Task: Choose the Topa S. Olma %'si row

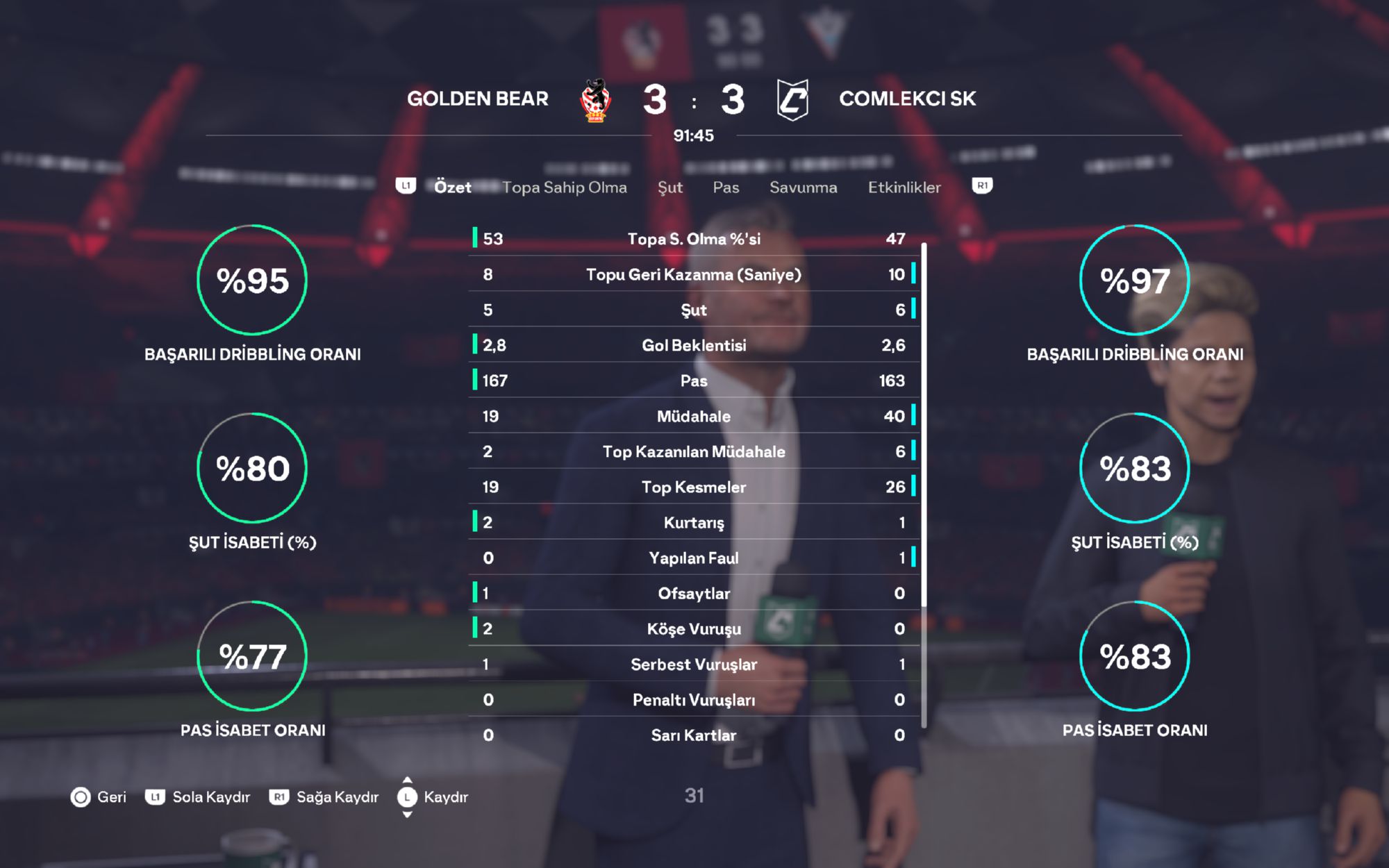Action: tap(694, 239)
